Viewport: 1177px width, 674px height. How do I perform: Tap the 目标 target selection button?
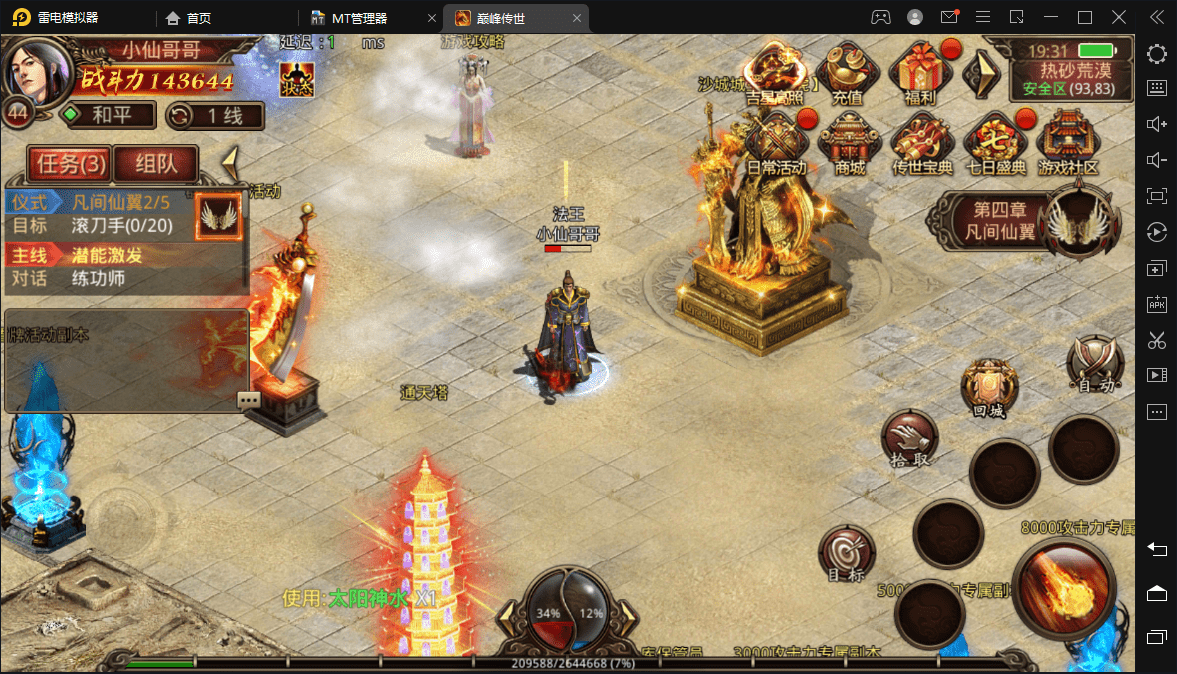[846, 555]
